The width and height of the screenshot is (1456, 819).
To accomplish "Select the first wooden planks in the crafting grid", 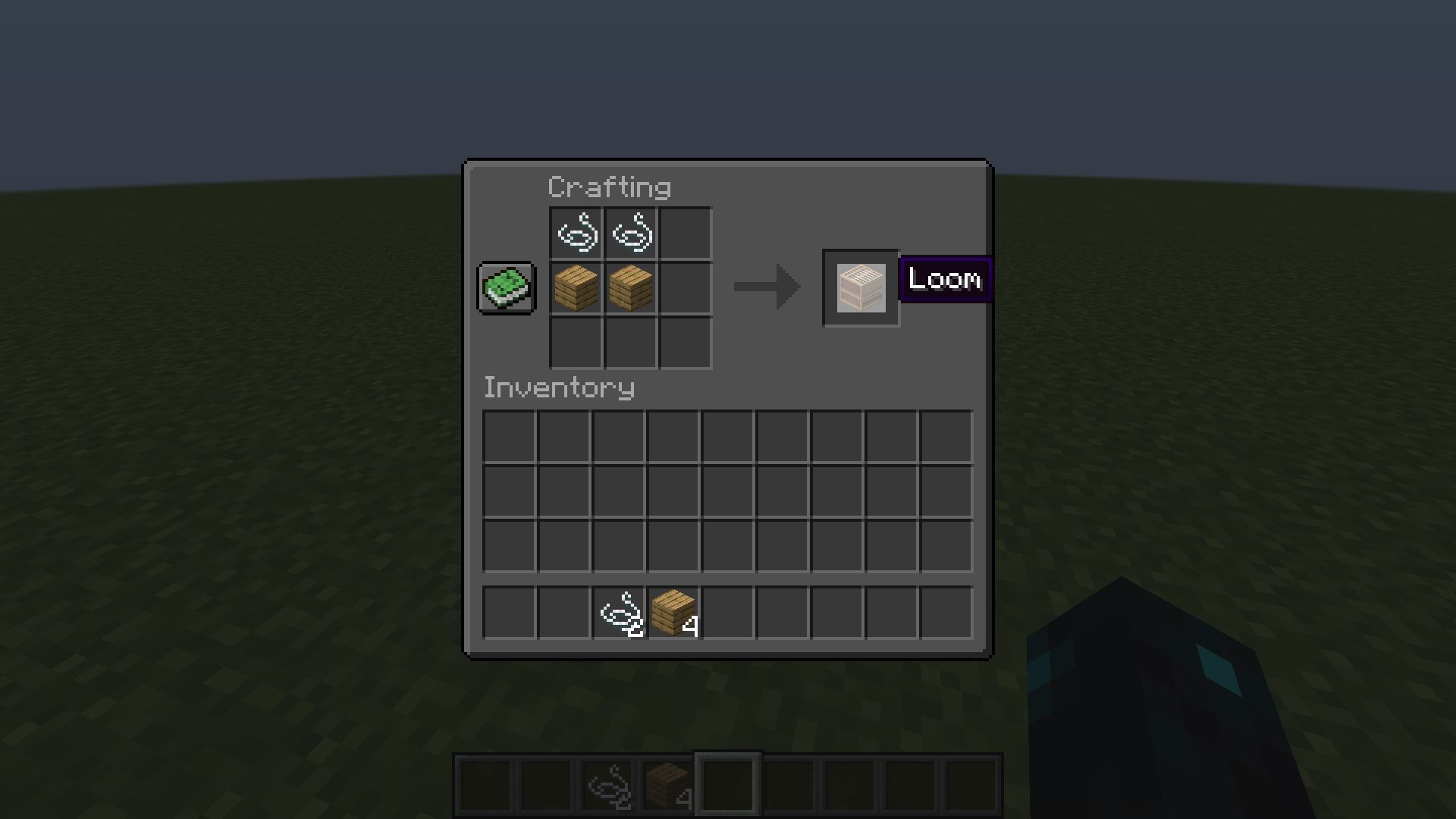I will pos(575,288).
